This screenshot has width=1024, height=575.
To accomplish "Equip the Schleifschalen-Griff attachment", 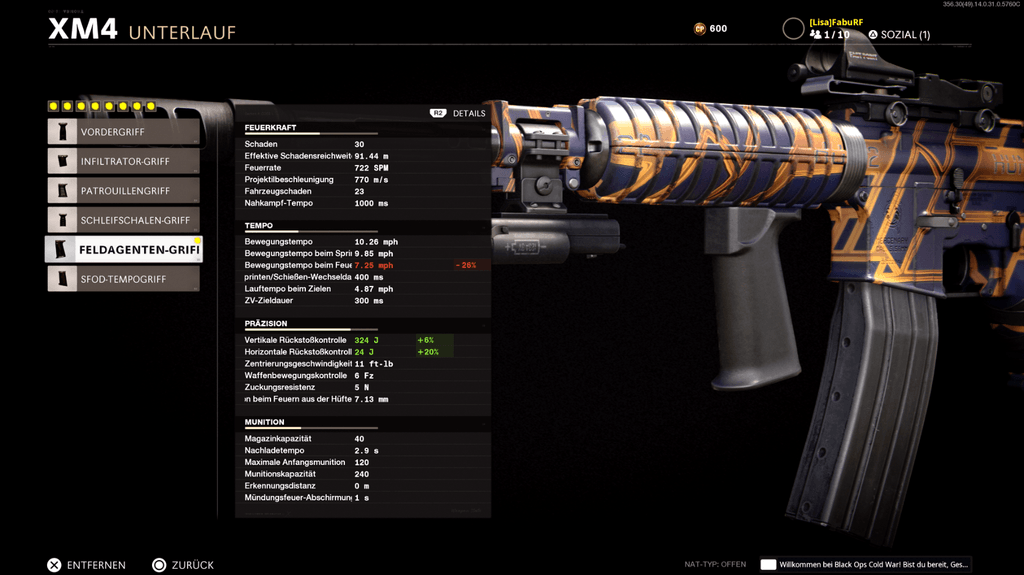I will coord(123,220).
